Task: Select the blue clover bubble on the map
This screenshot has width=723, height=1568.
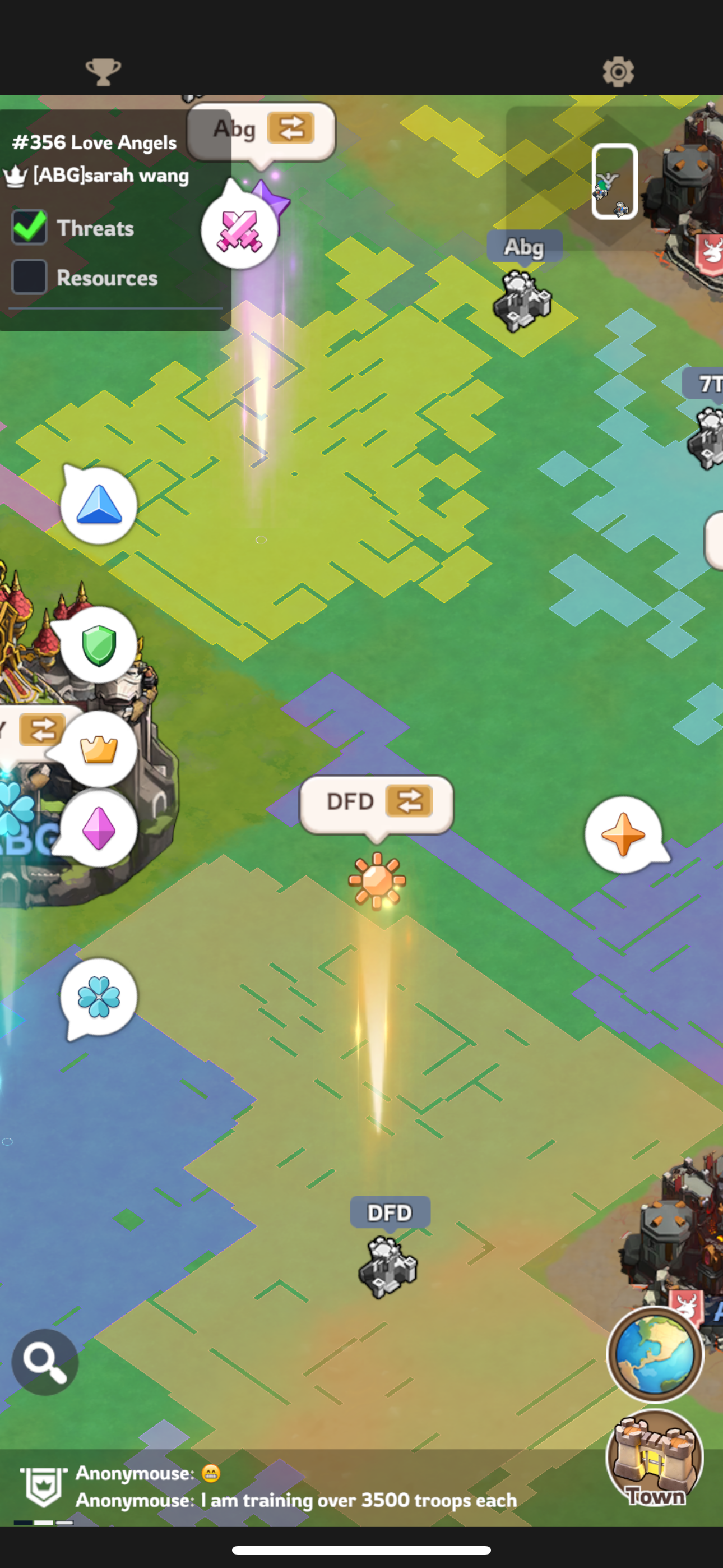Action: 99,998
